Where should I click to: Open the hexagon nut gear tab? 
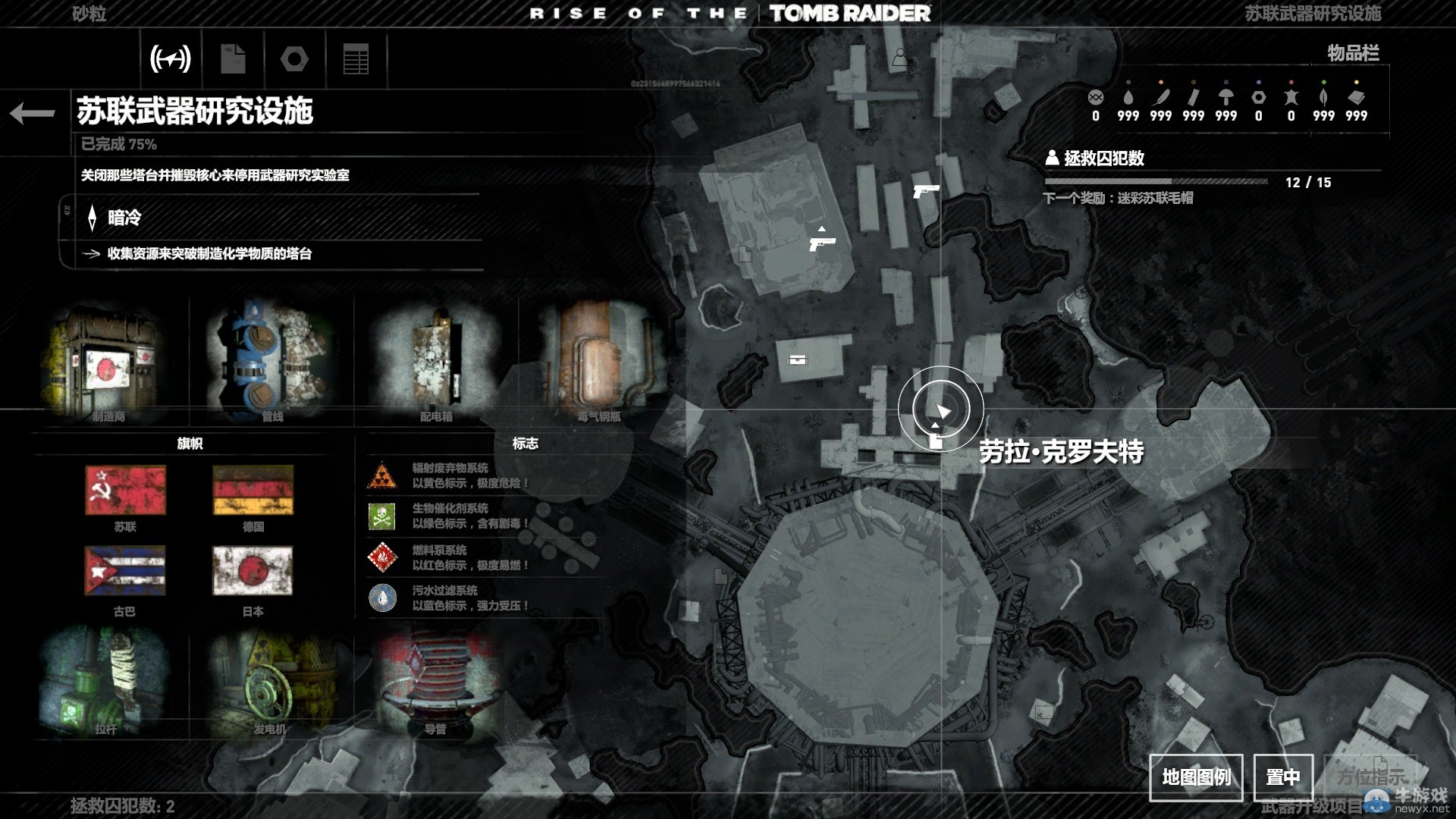click(294, 58)
